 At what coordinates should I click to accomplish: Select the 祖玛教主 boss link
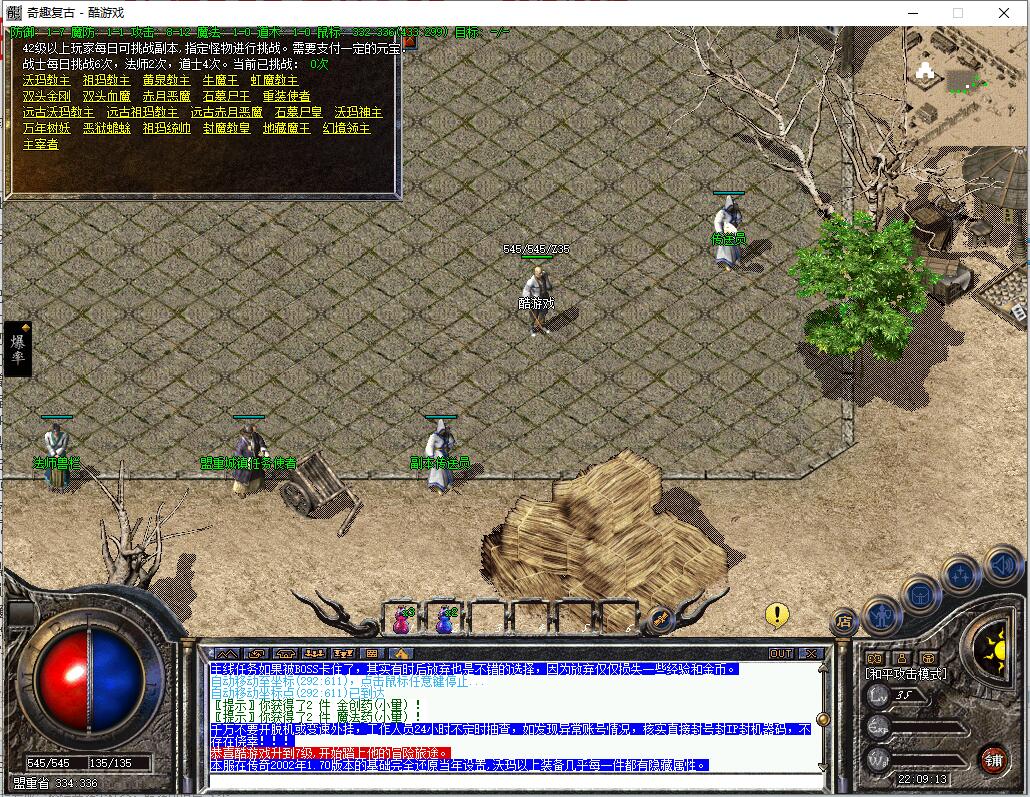[x=106, y=80]
